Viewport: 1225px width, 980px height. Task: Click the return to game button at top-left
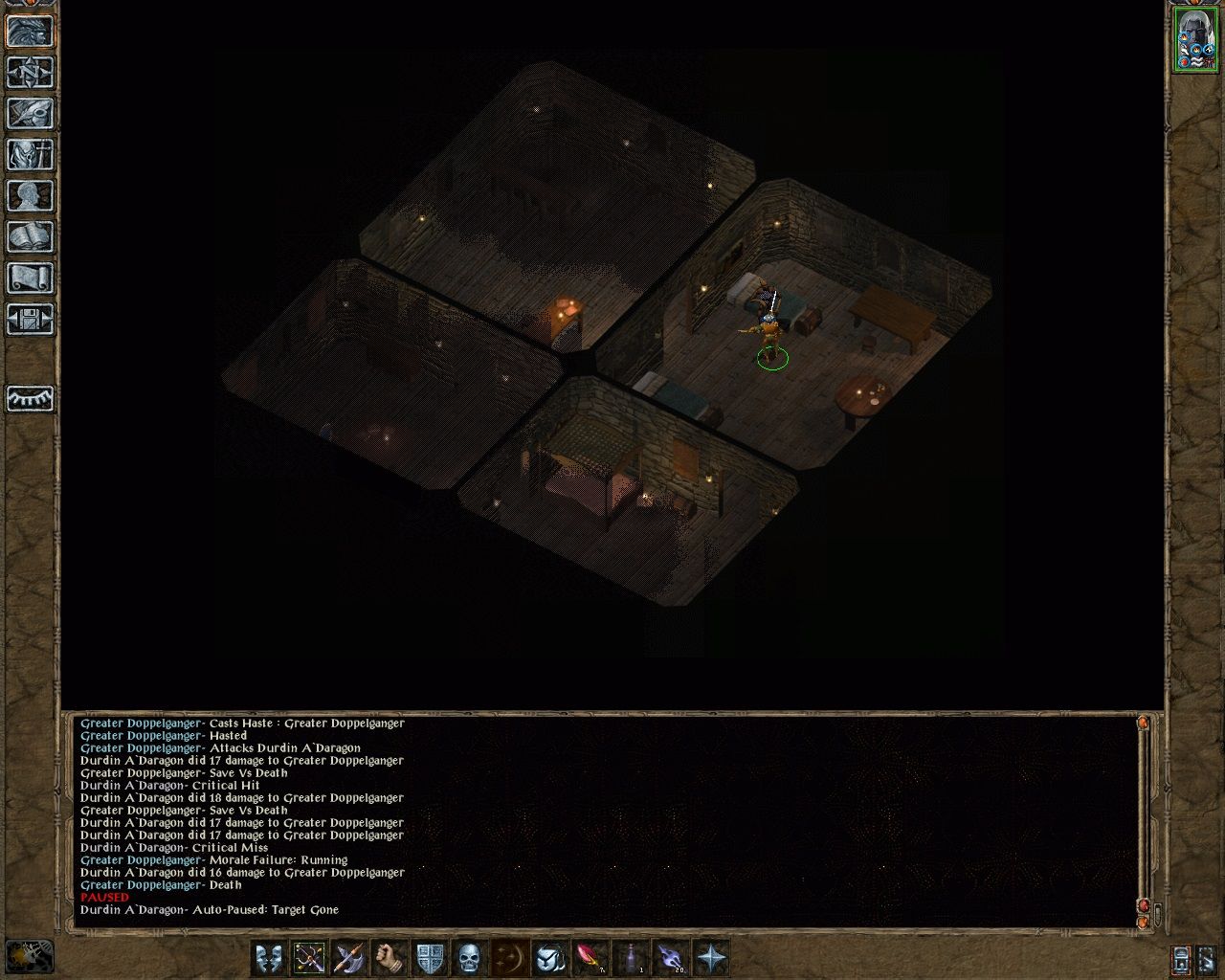pyautogui.click(x=30, y=31)
